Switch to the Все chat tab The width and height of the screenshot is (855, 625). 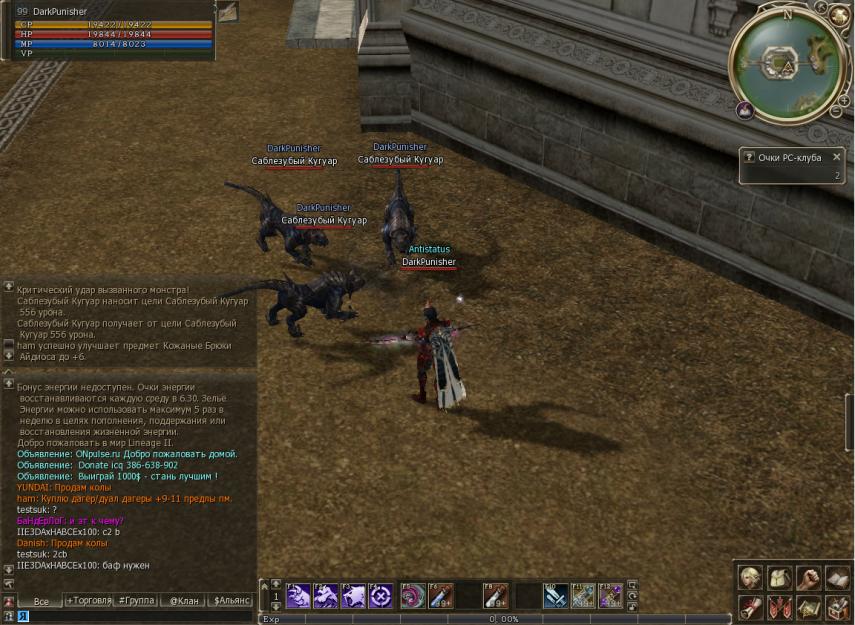click(41, 601)
